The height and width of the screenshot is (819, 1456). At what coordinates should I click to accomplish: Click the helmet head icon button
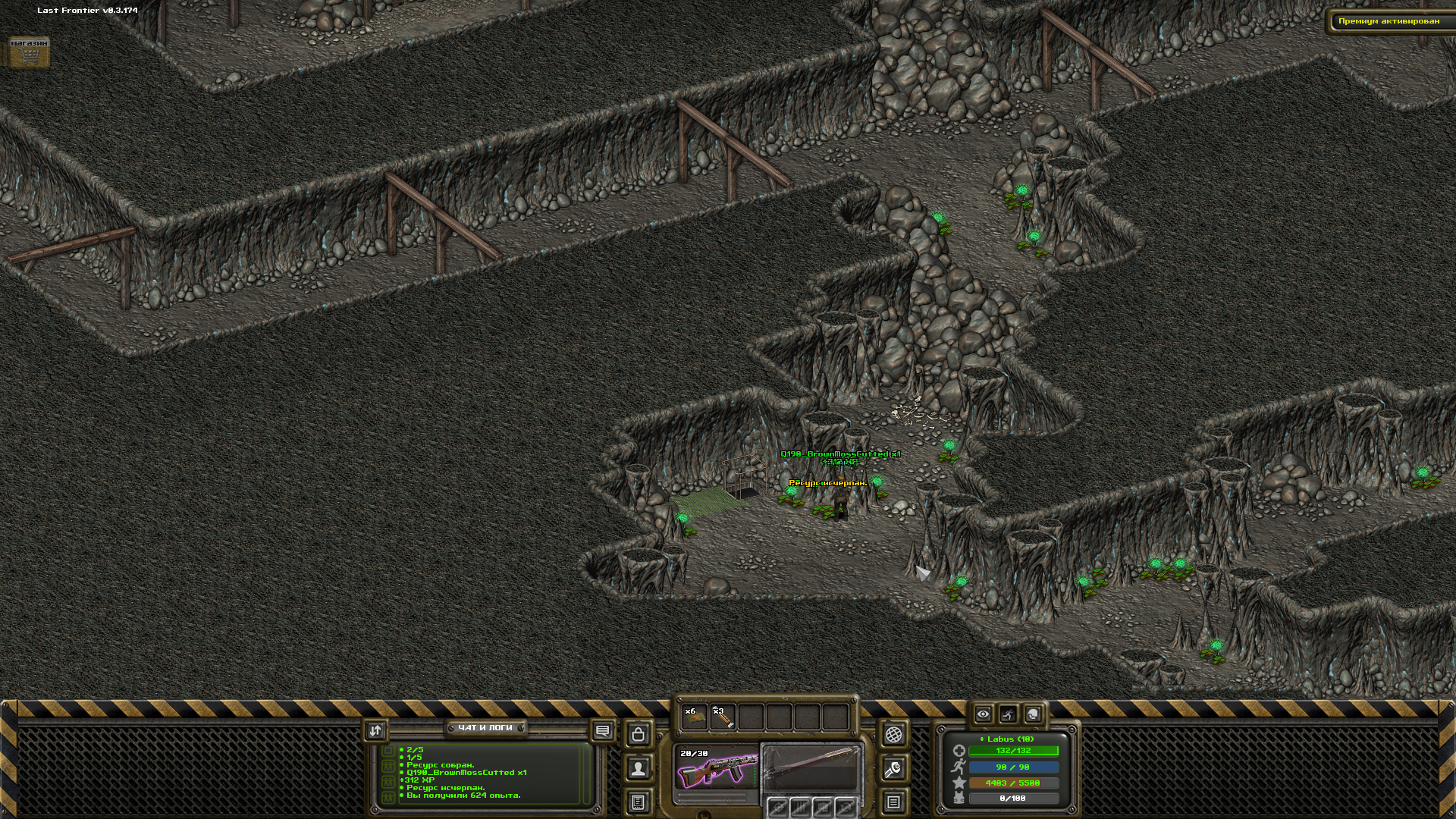pos(1033,714)
